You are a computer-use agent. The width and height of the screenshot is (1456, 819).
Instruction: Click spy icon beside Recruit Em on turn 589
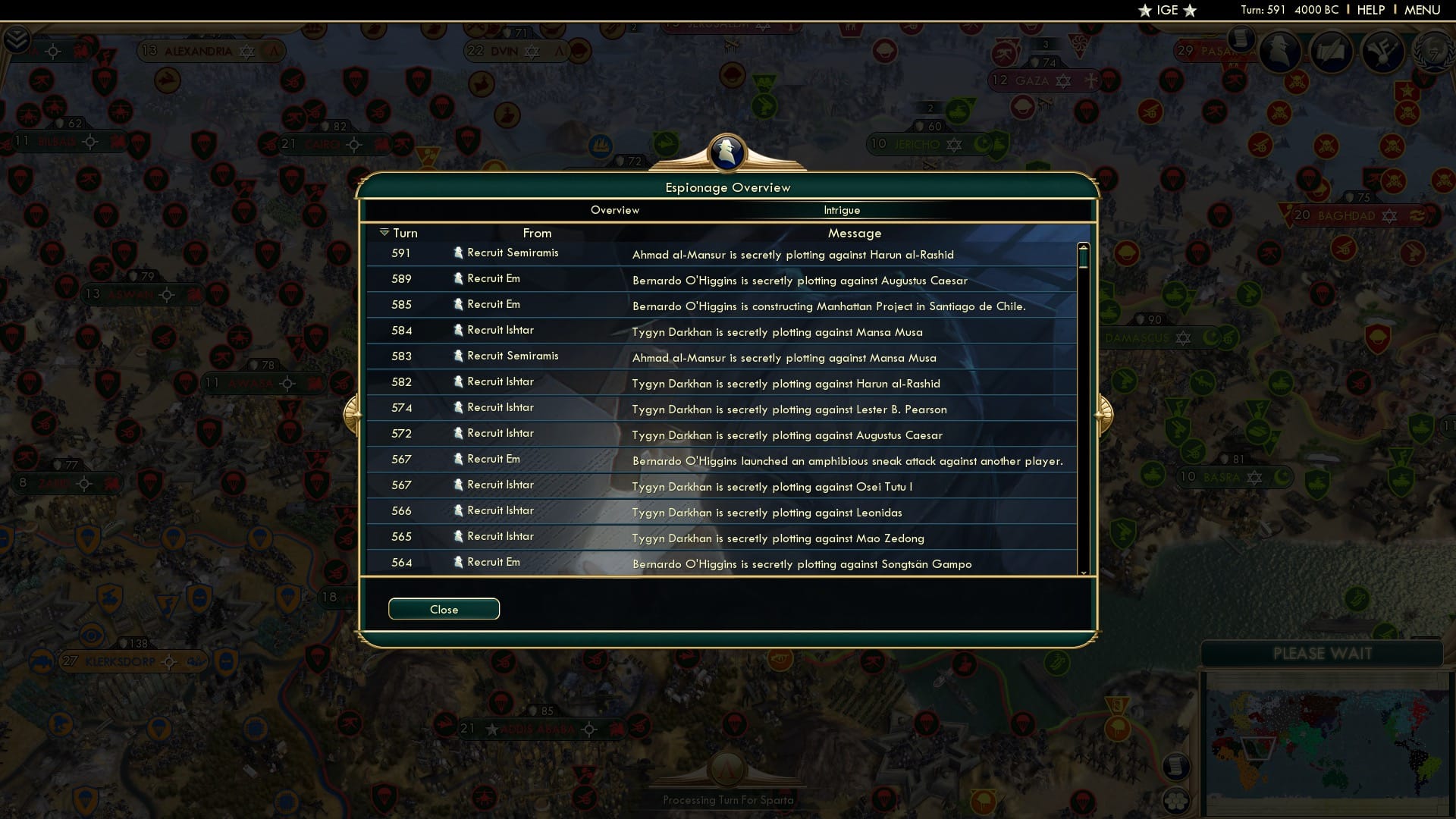point(458,278)
